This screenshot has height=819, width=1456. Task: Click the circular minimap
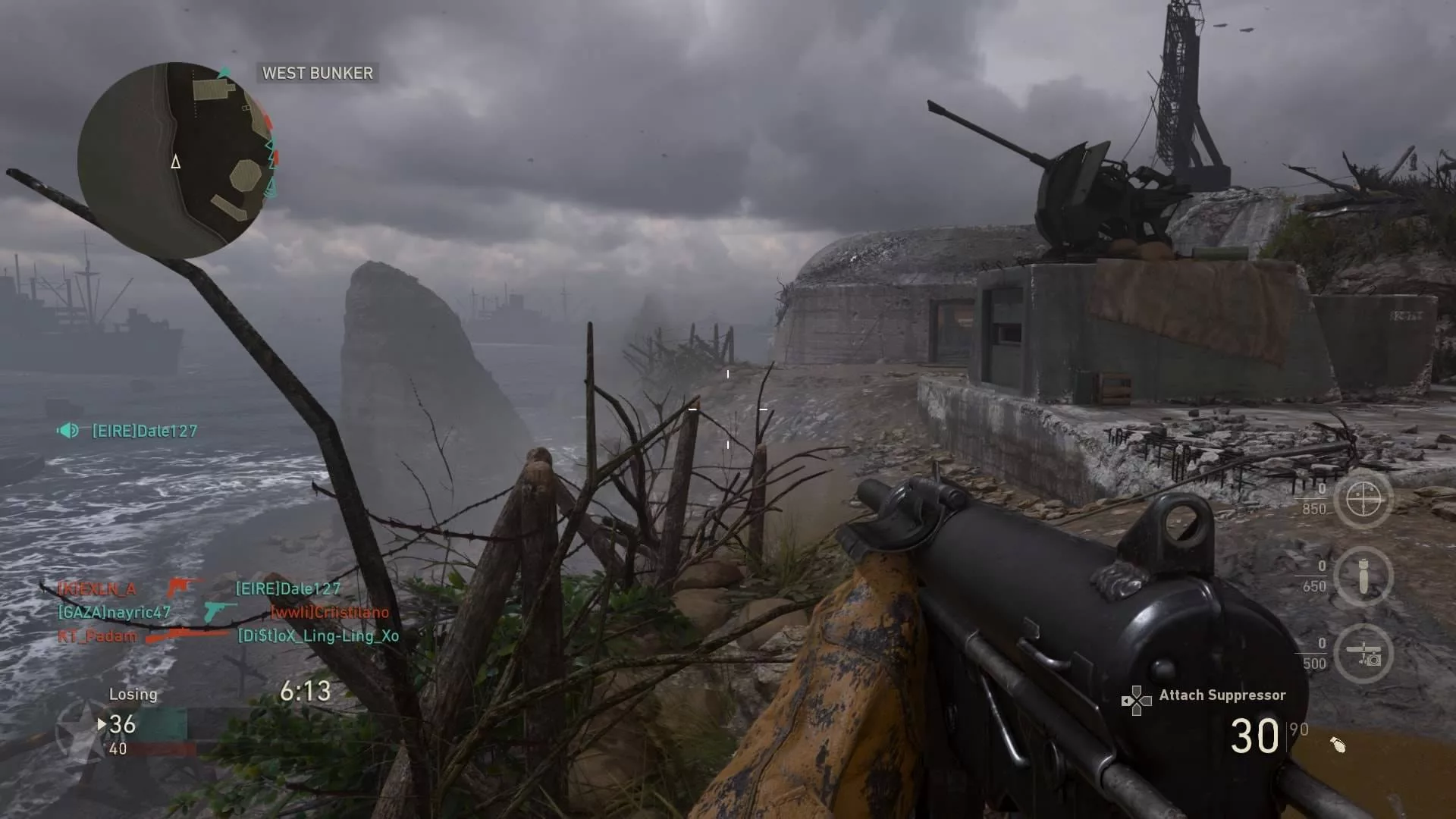[x=176, y=160]
